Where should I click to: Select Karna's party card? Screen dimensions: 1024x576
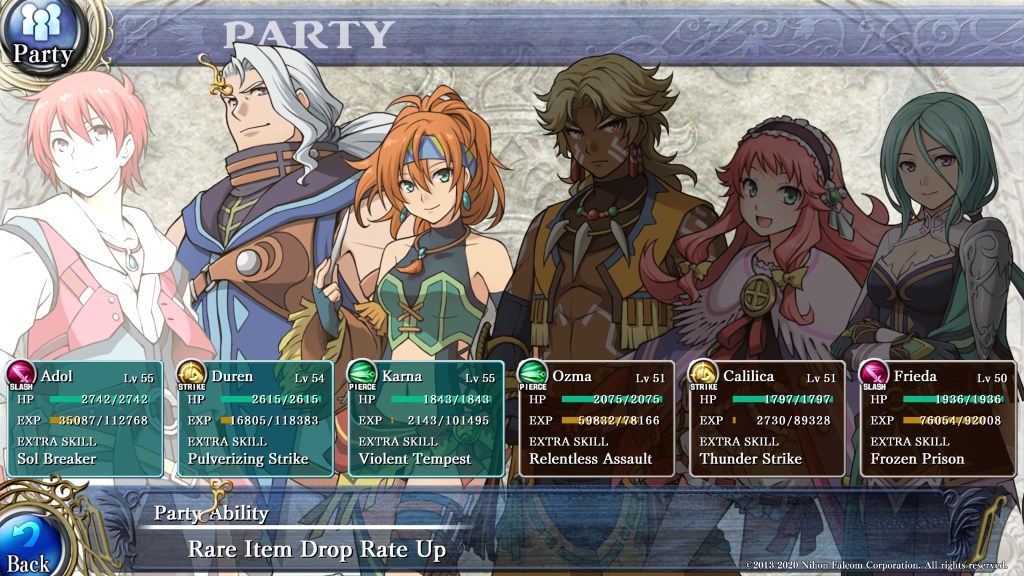click(x=425, y=418)
